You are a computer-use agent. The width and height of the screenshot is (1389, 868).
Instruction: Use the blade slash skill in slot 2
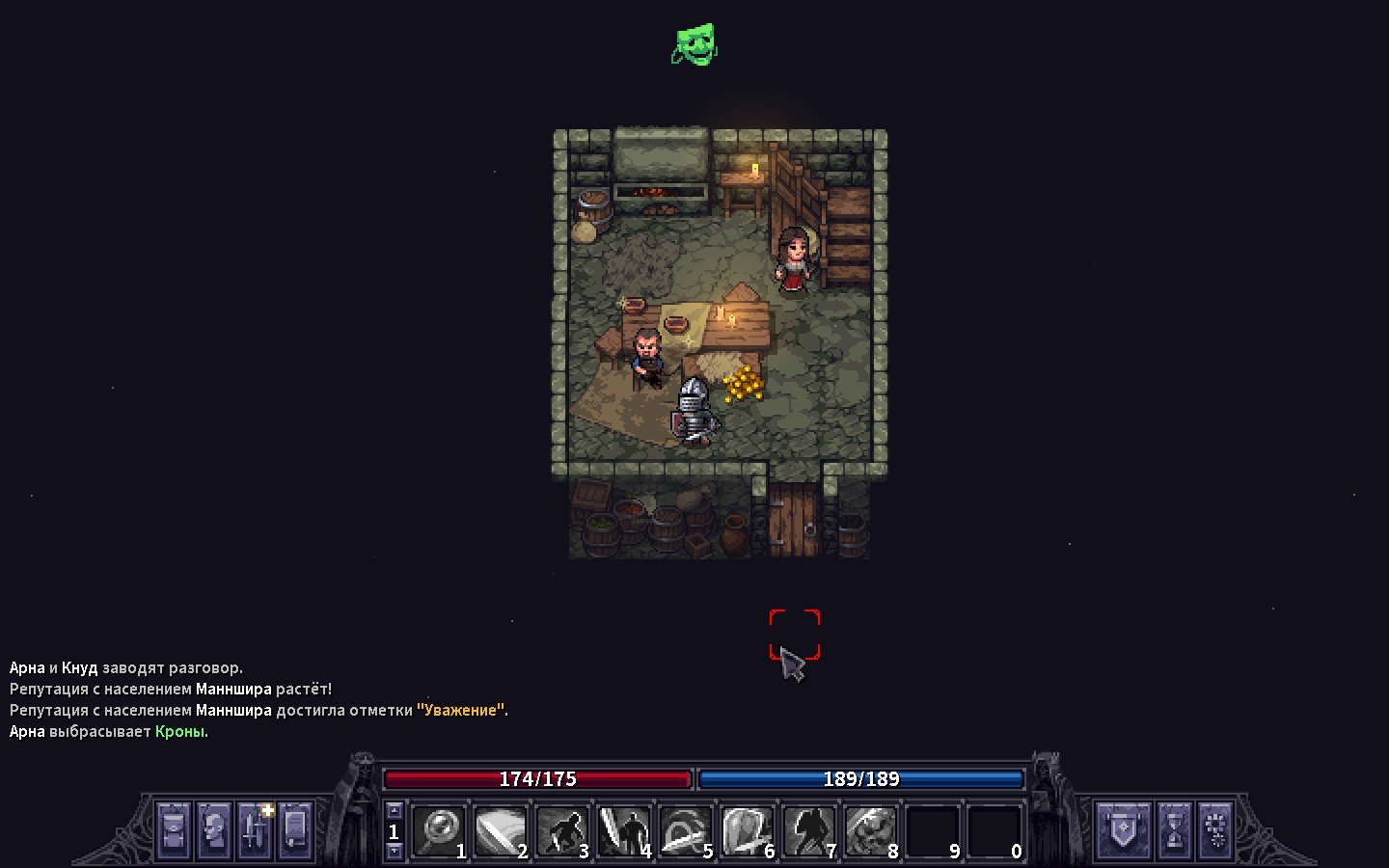[502, 829]
